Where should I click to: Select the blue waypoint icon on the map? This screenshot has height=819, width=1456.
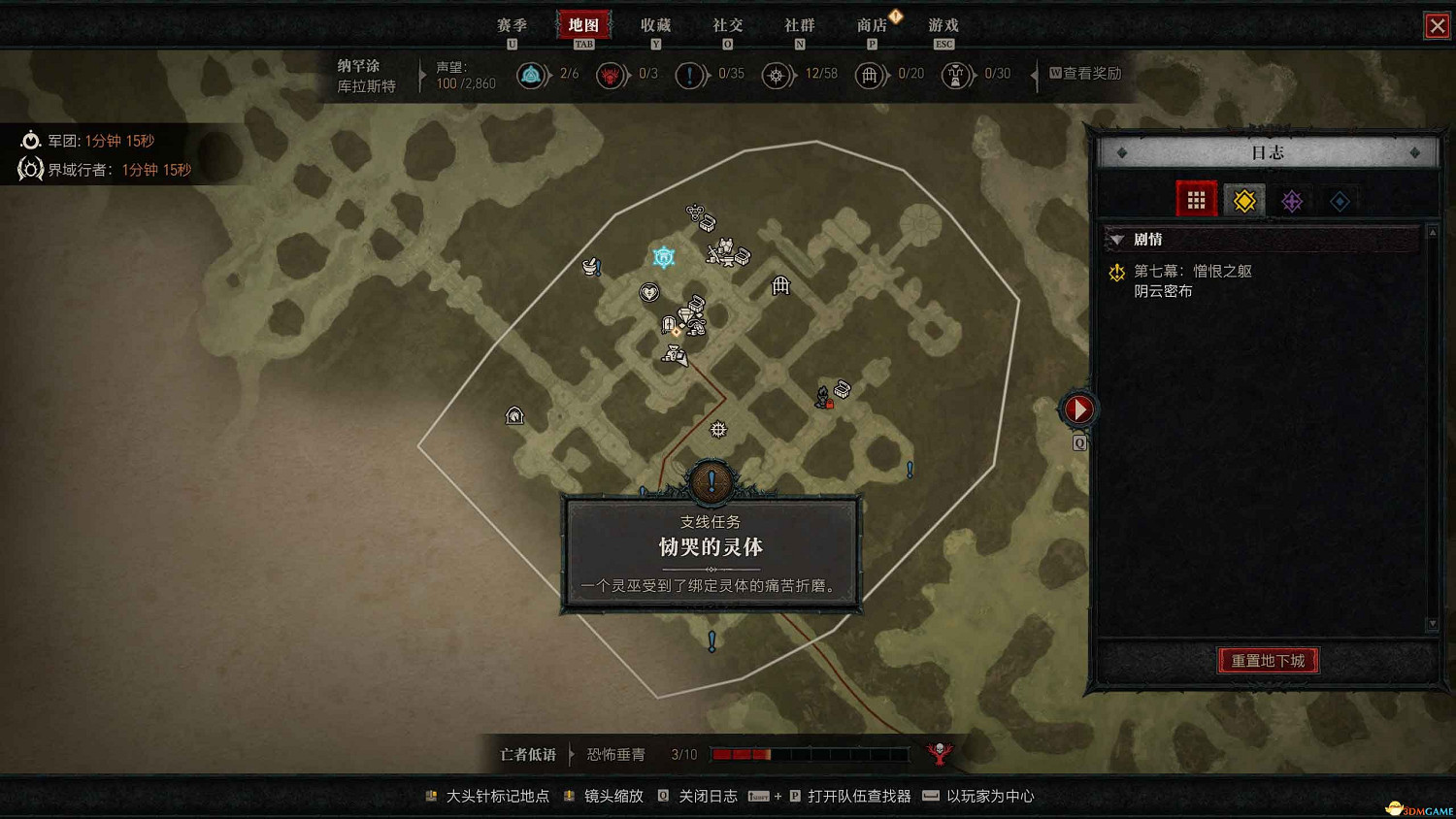click(663, 256)
